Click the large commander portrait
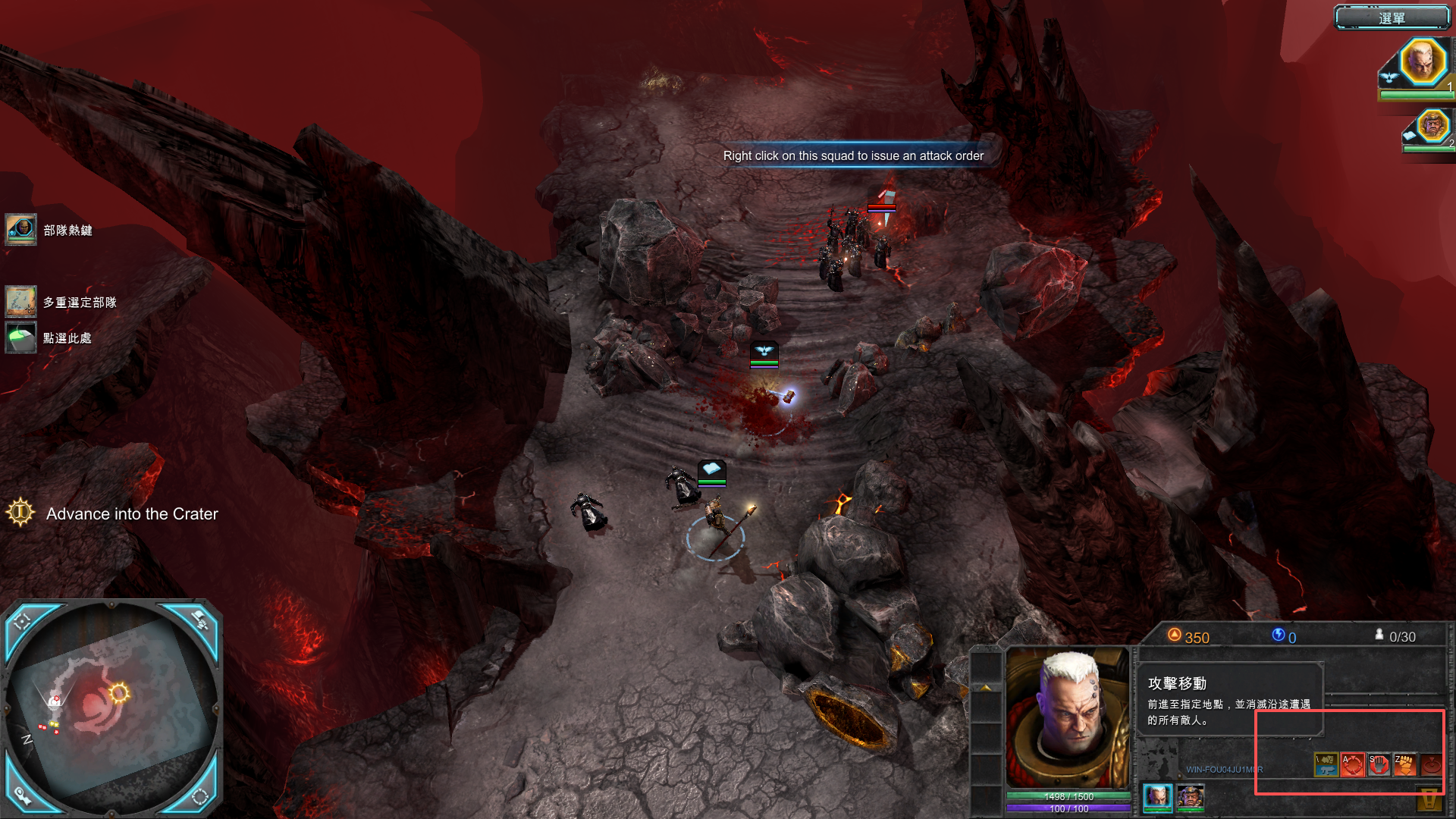This screenshot has height=819, width=1456. coord(1068,718)
